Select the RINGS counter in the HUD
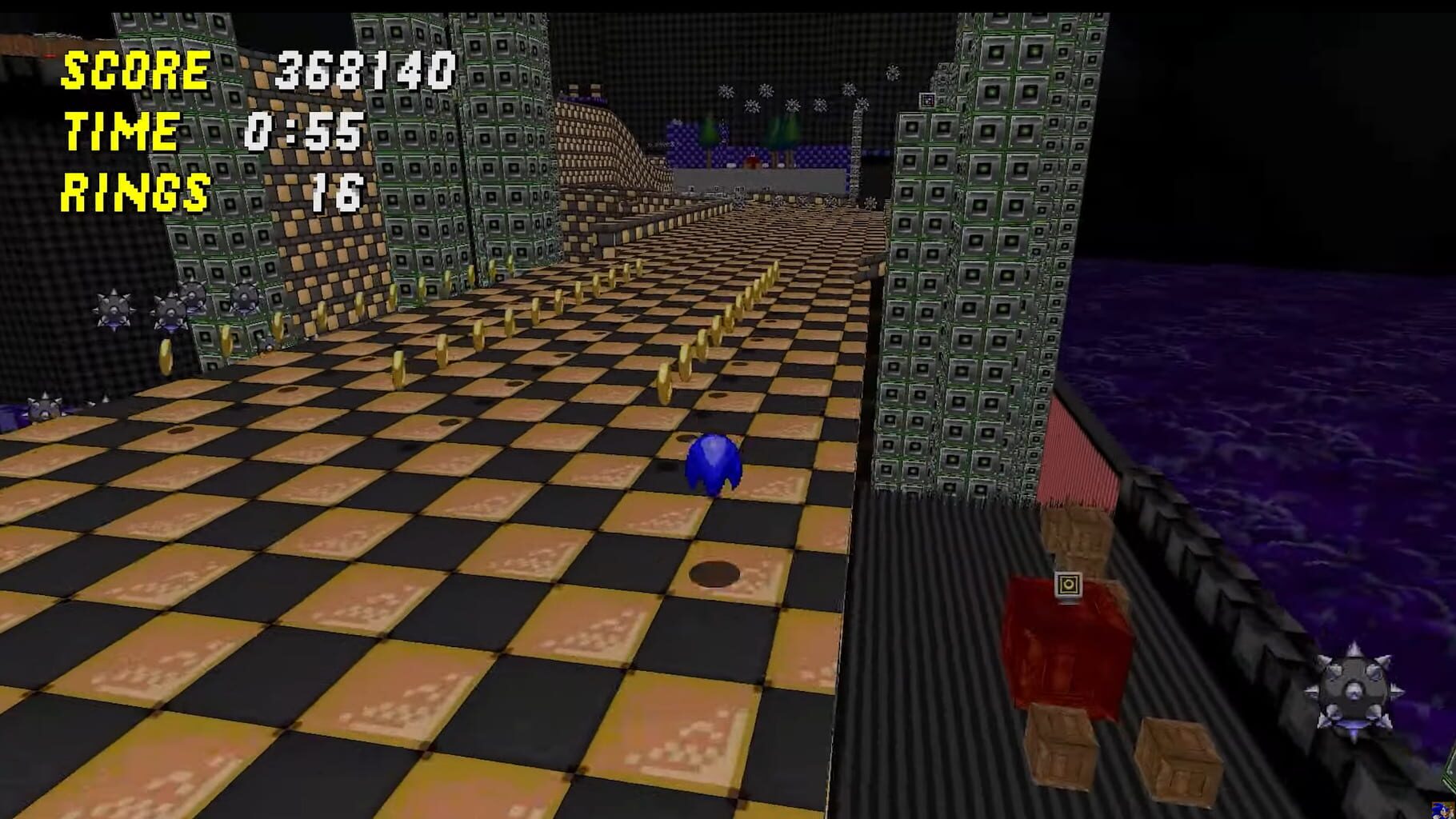1456x819 pixels. 134,190
